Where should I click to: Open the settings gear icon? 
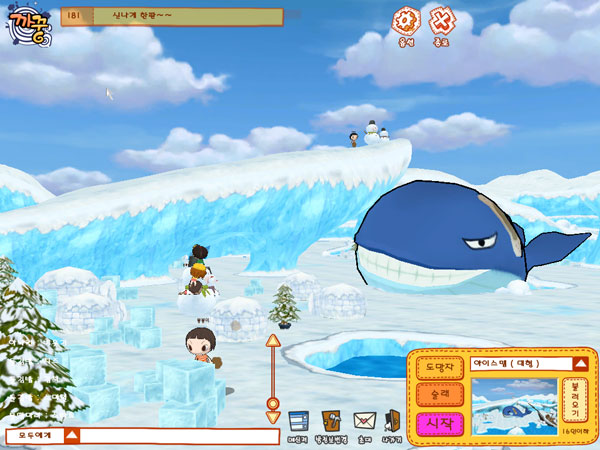404,18
